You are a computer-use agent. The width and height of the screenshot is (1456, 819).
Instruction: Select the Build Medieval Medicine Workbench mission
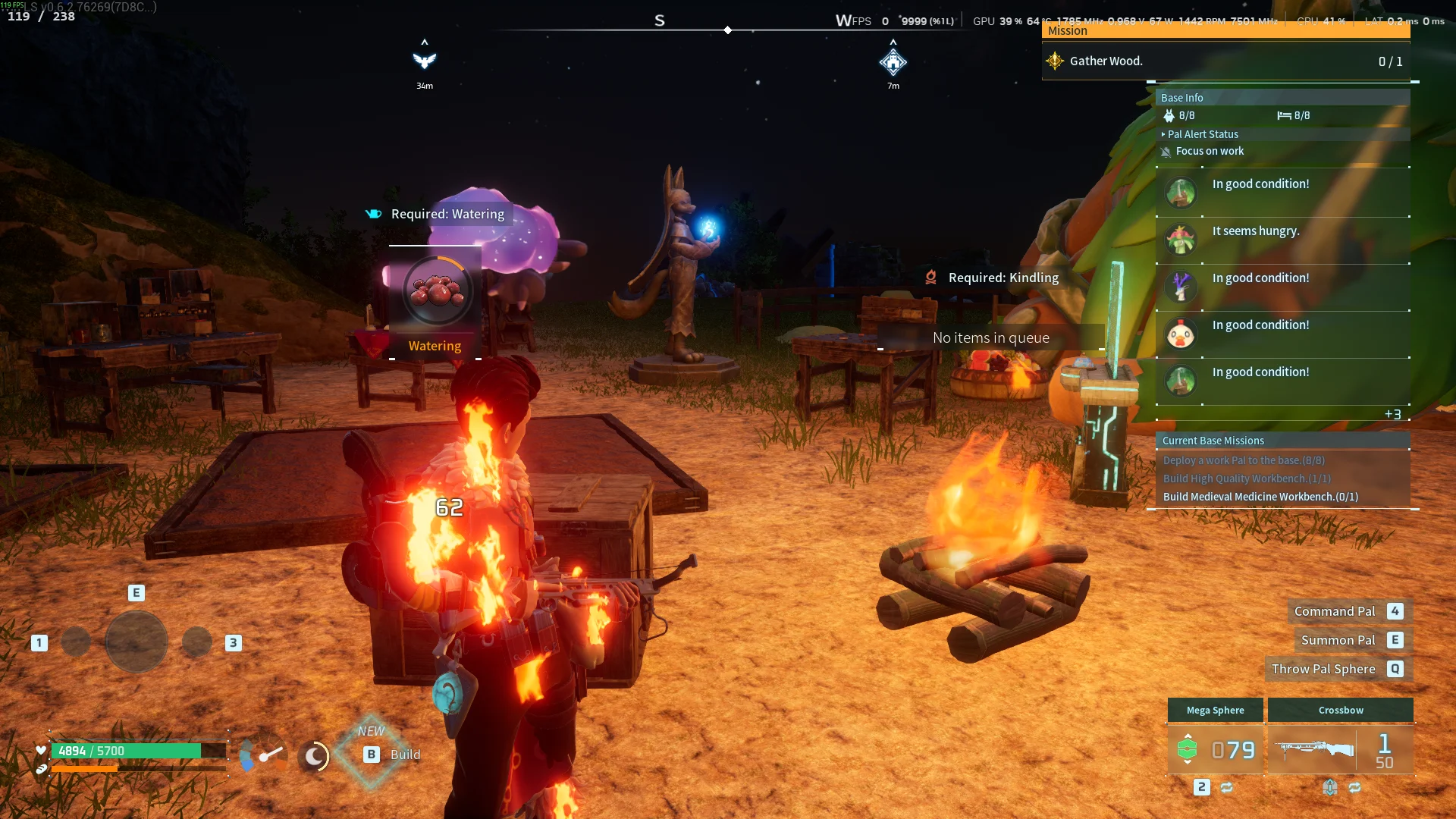[1260, 497]
